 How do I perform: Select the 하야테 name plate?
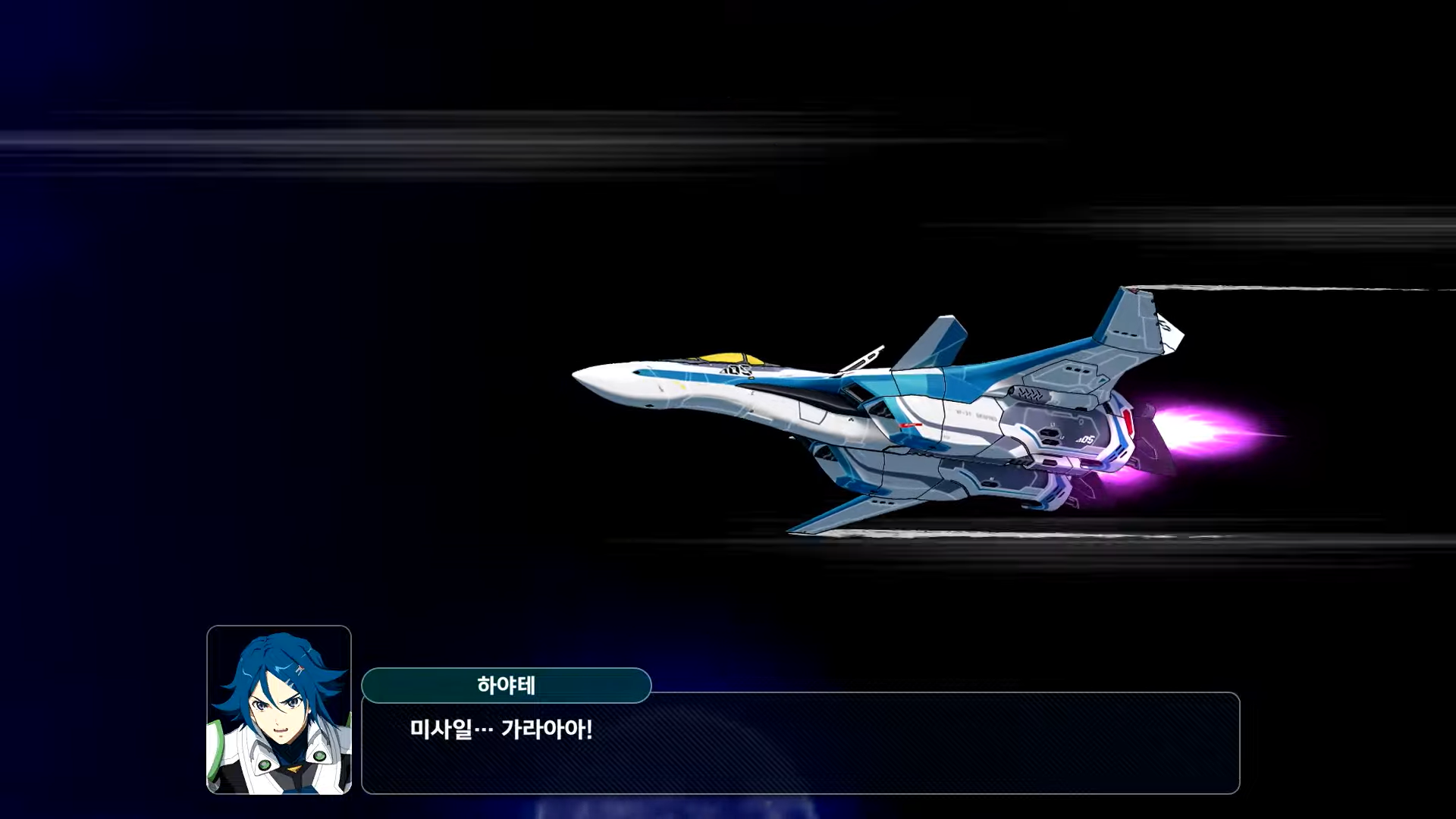point(507,685)
